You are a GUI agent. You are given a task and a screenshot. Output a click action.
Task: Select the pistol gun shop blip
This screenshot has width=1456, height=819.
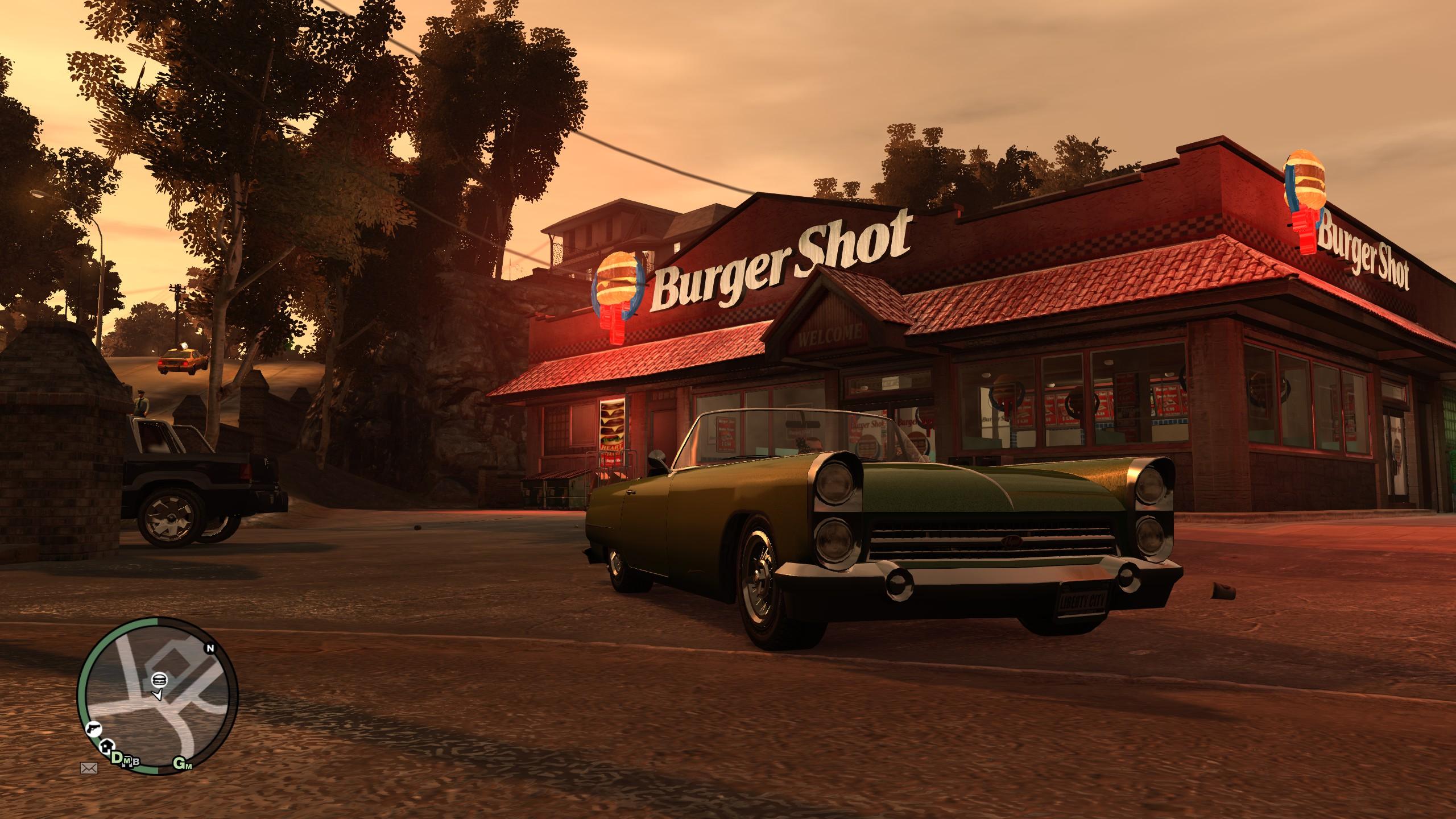(91, 728)
